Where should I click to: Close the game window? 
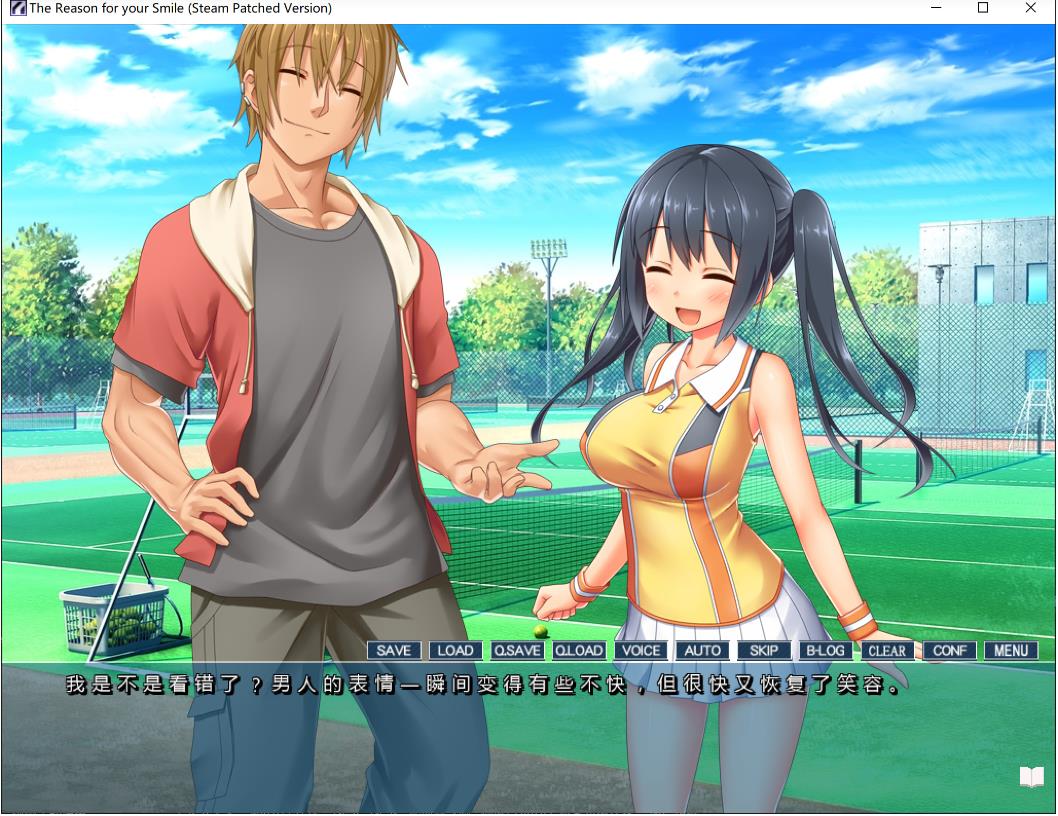point(1031,8)
